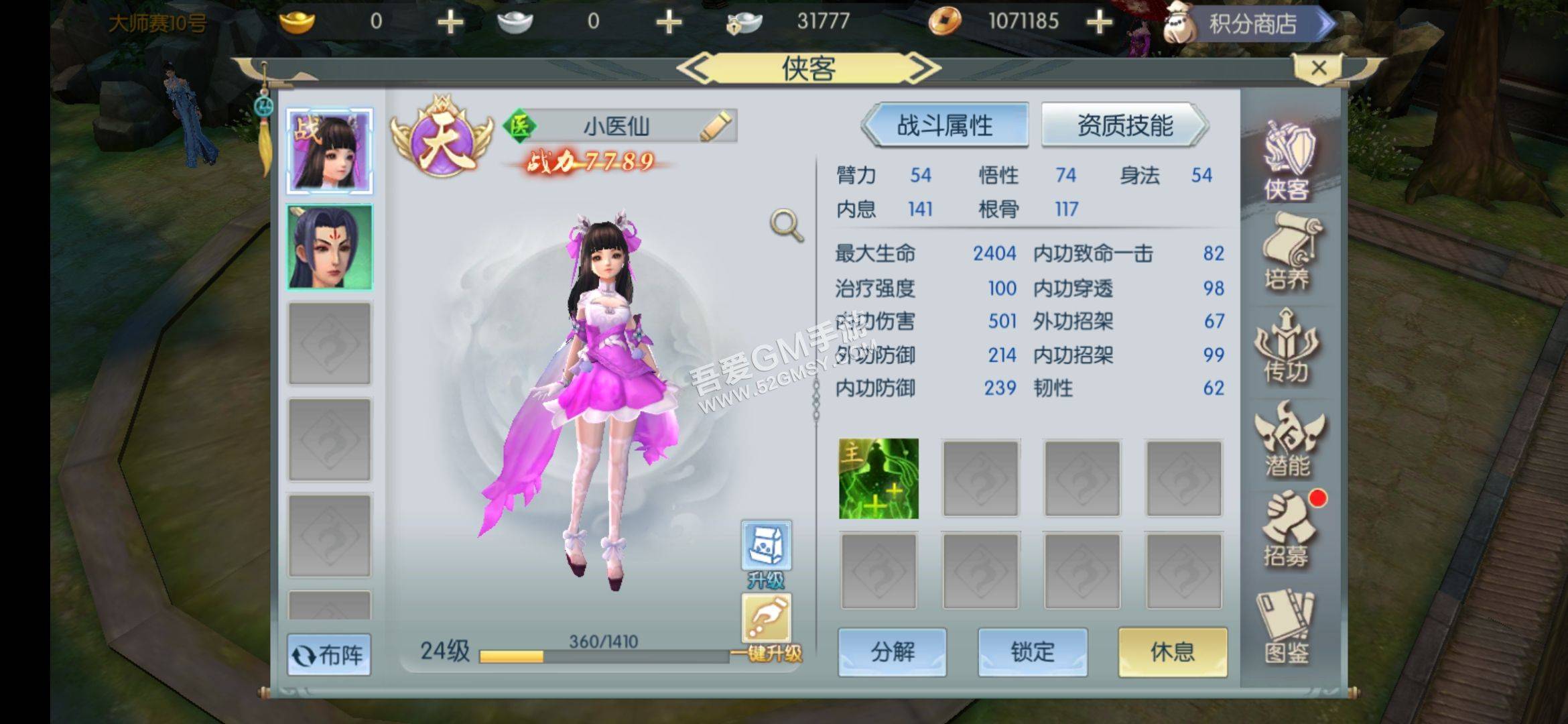Click the pencil icon to rename 小医仙
Viewport: 1568px width, 724px height.
tap(716, 127)
